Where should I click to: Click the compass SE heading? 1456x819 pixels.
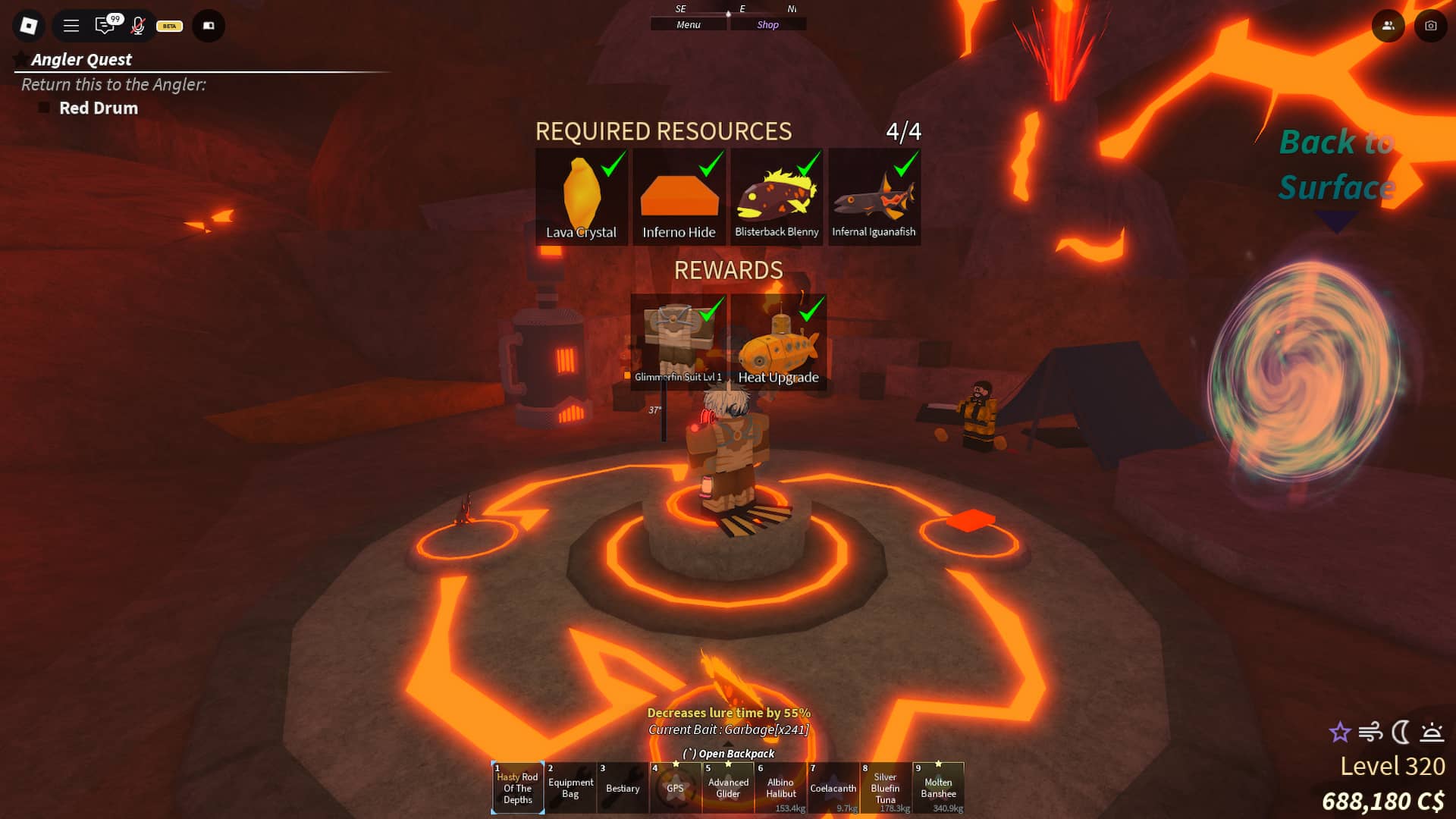tap(680, 9)
